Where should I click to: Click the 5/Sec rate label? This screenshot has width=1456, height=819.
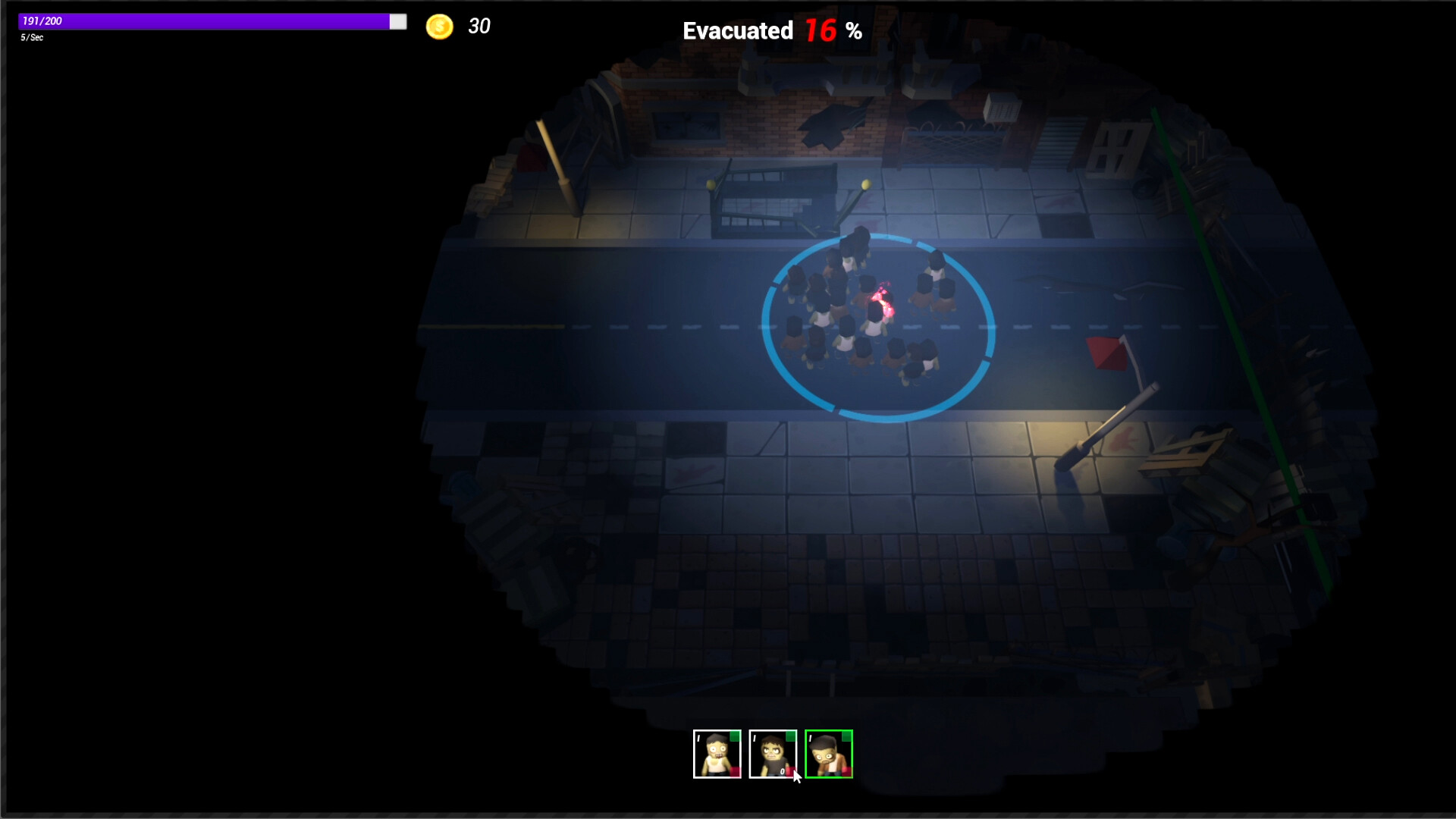pyautogui.click(x=30, y=38)
